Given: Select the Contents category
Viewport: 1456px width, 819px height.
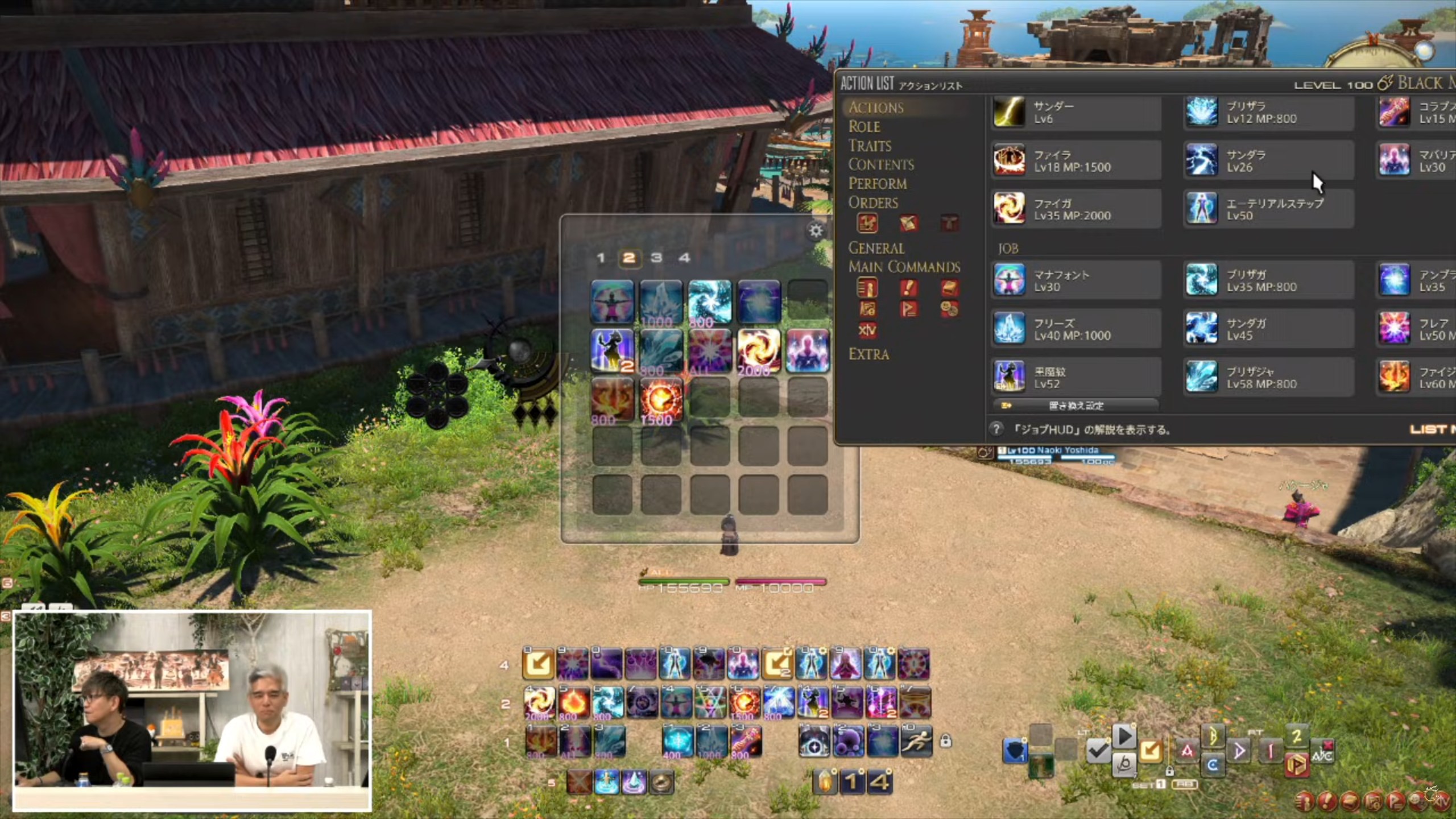Looking at the screenshot, I should click(881, 164).
